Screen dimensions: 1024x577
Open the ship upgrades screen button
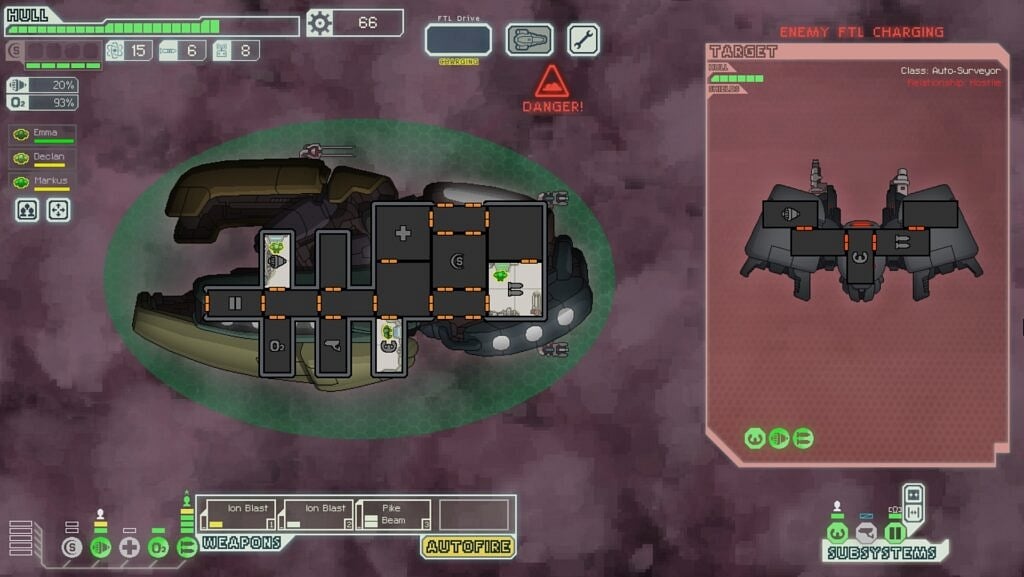click(x=529, y=40)
